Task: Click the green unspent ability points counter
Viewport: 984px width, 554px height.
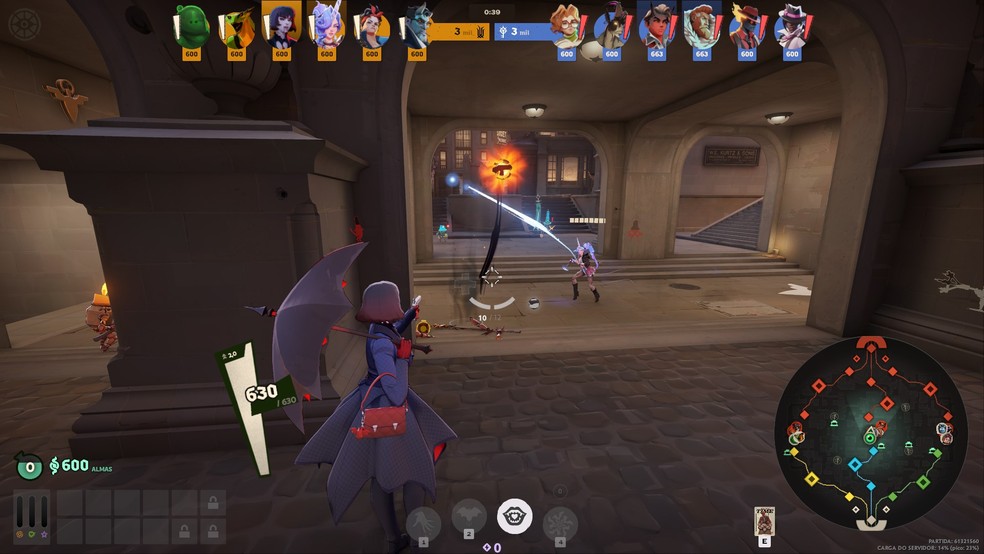Action: [29, 466]
